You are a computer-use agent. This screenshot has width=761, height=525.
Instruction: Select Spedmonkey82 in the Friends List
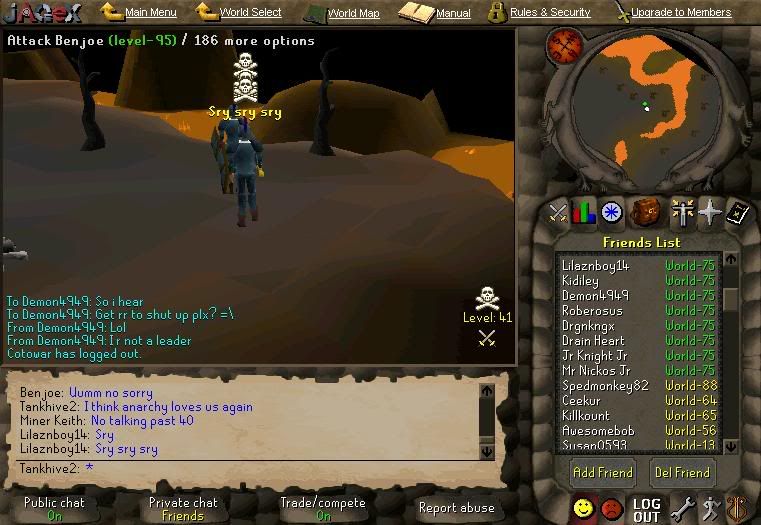pos(605,386)
